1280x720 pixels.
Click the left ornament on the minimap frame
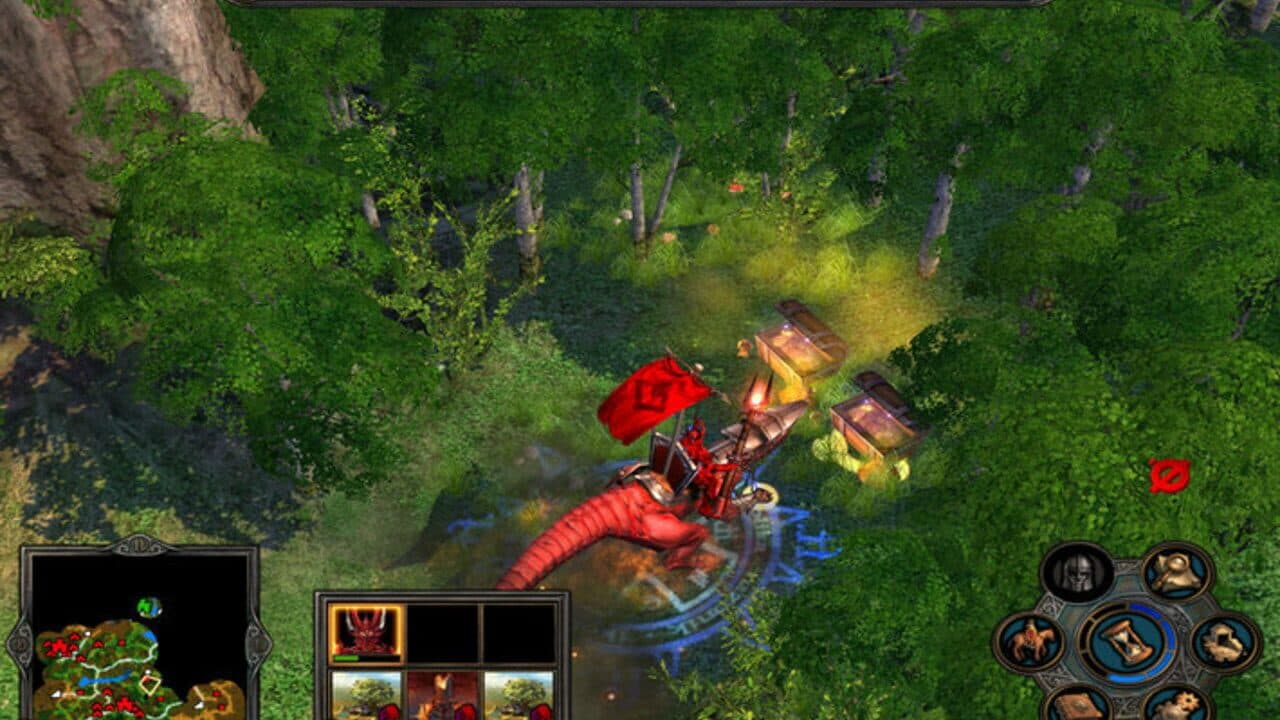[x=18, y=645]
